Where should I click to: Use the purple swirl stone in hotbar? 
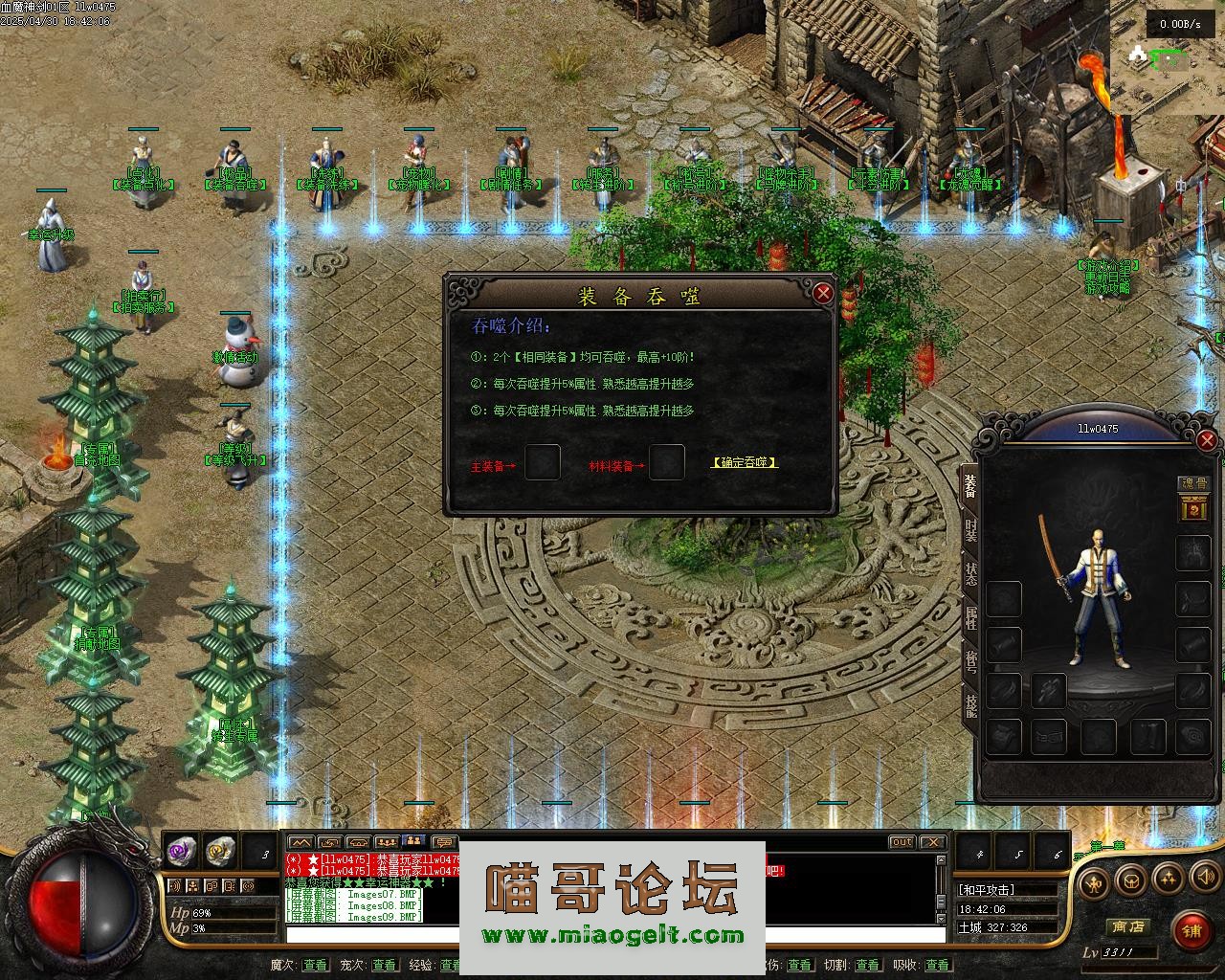click(x=182, y=850)
